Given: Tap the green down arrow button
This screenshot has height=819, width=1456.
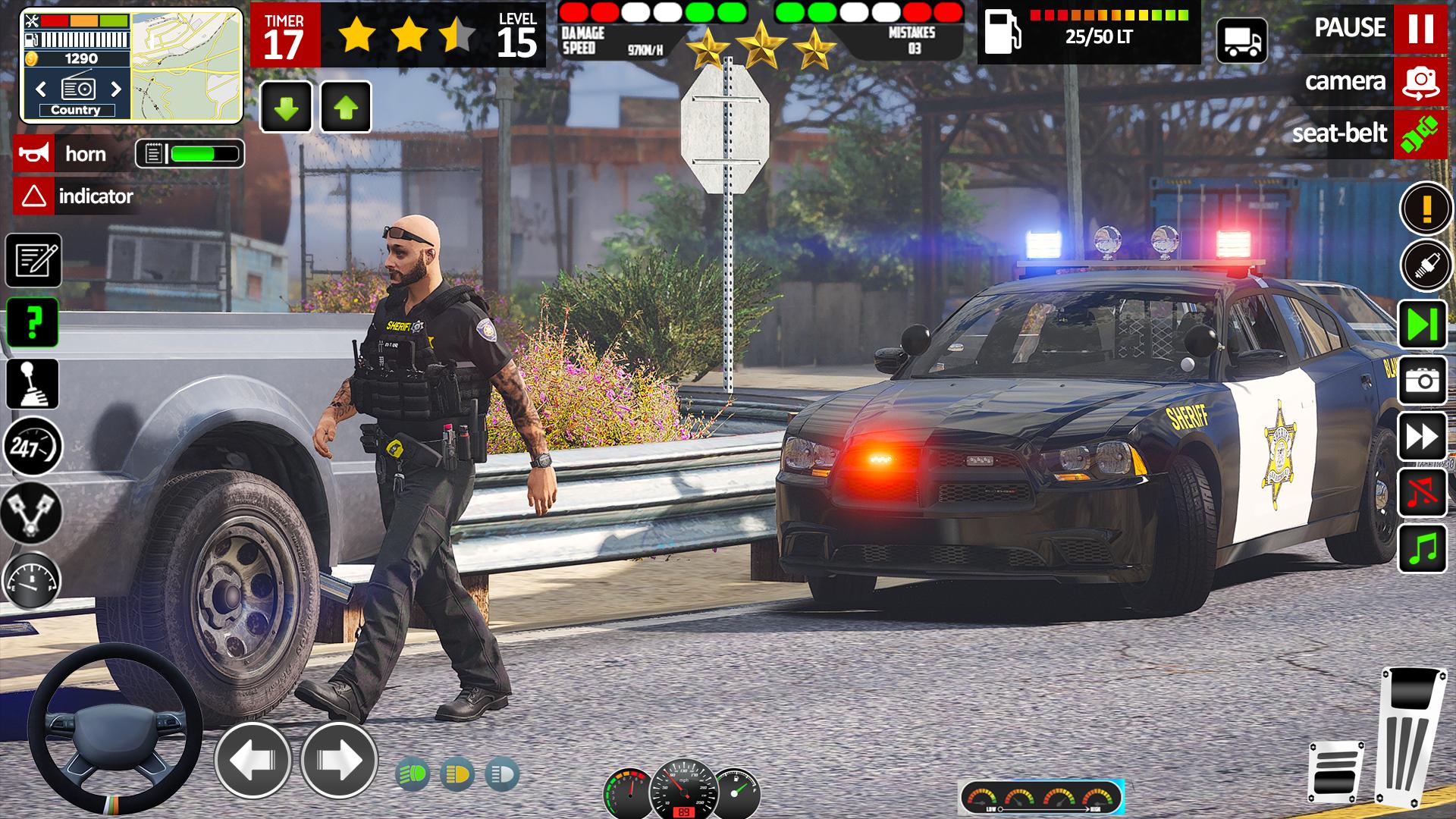Looking at the screenshot, I should coord(286,107).
